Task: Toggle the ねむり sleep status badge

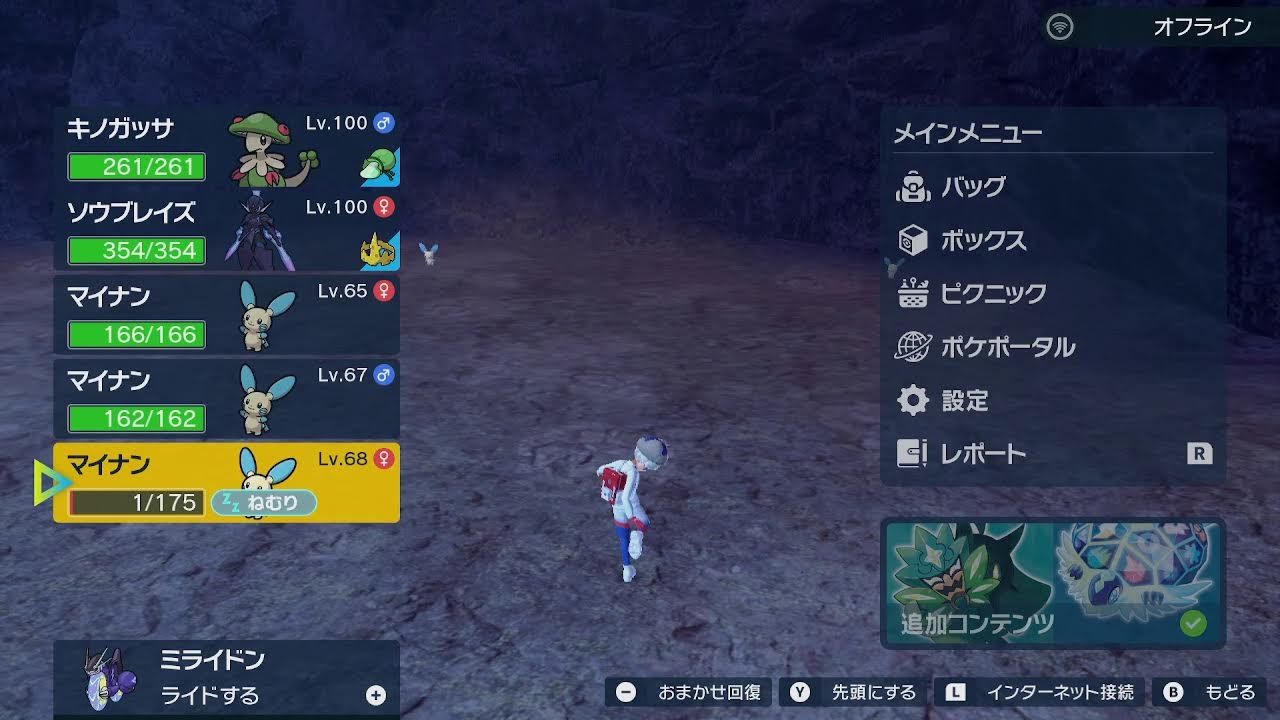Action: [x=263, y=503]
